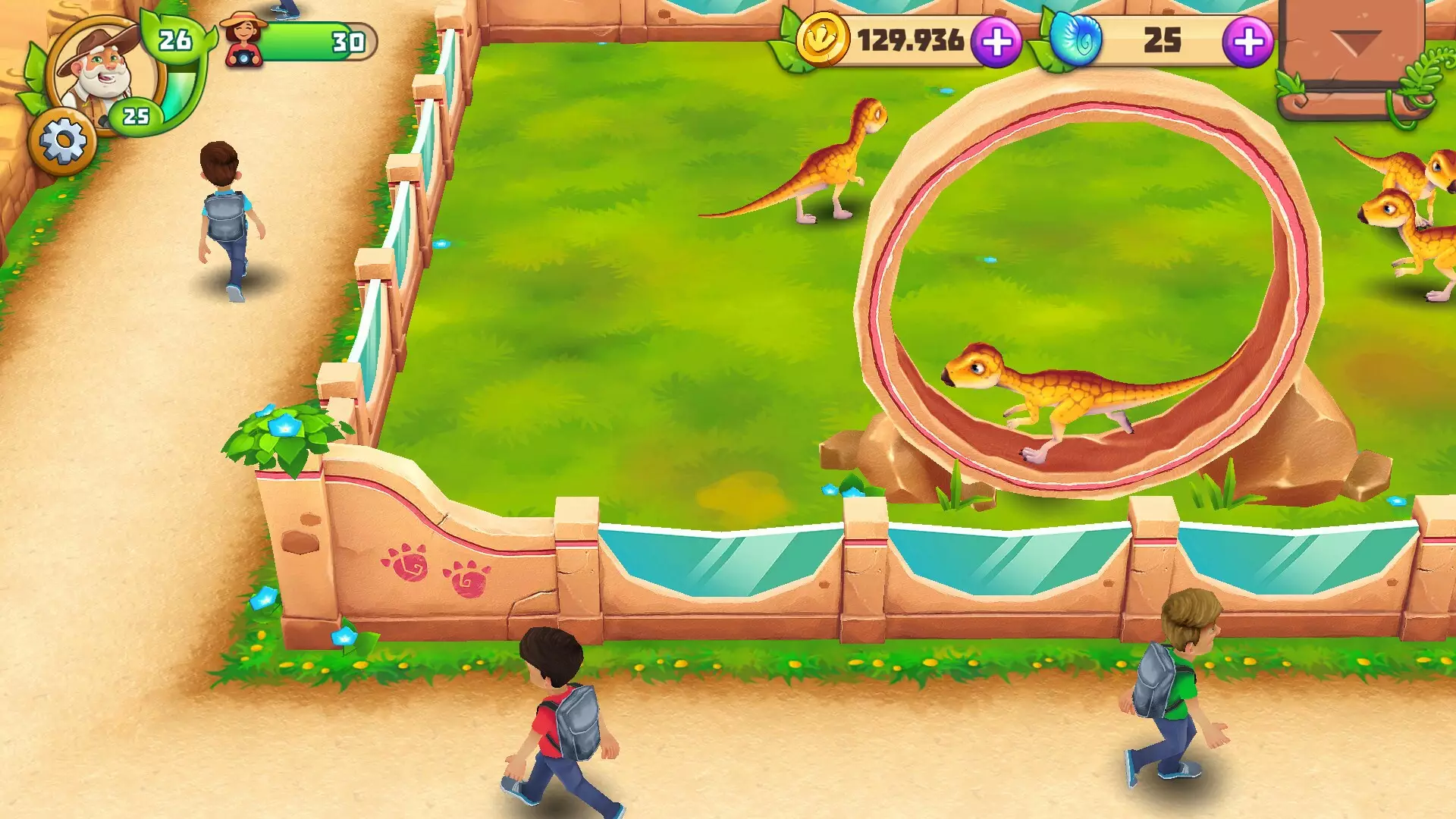Select the park ranger avatar portrait
The image size is (1456, 819).
tap(99, 68)
